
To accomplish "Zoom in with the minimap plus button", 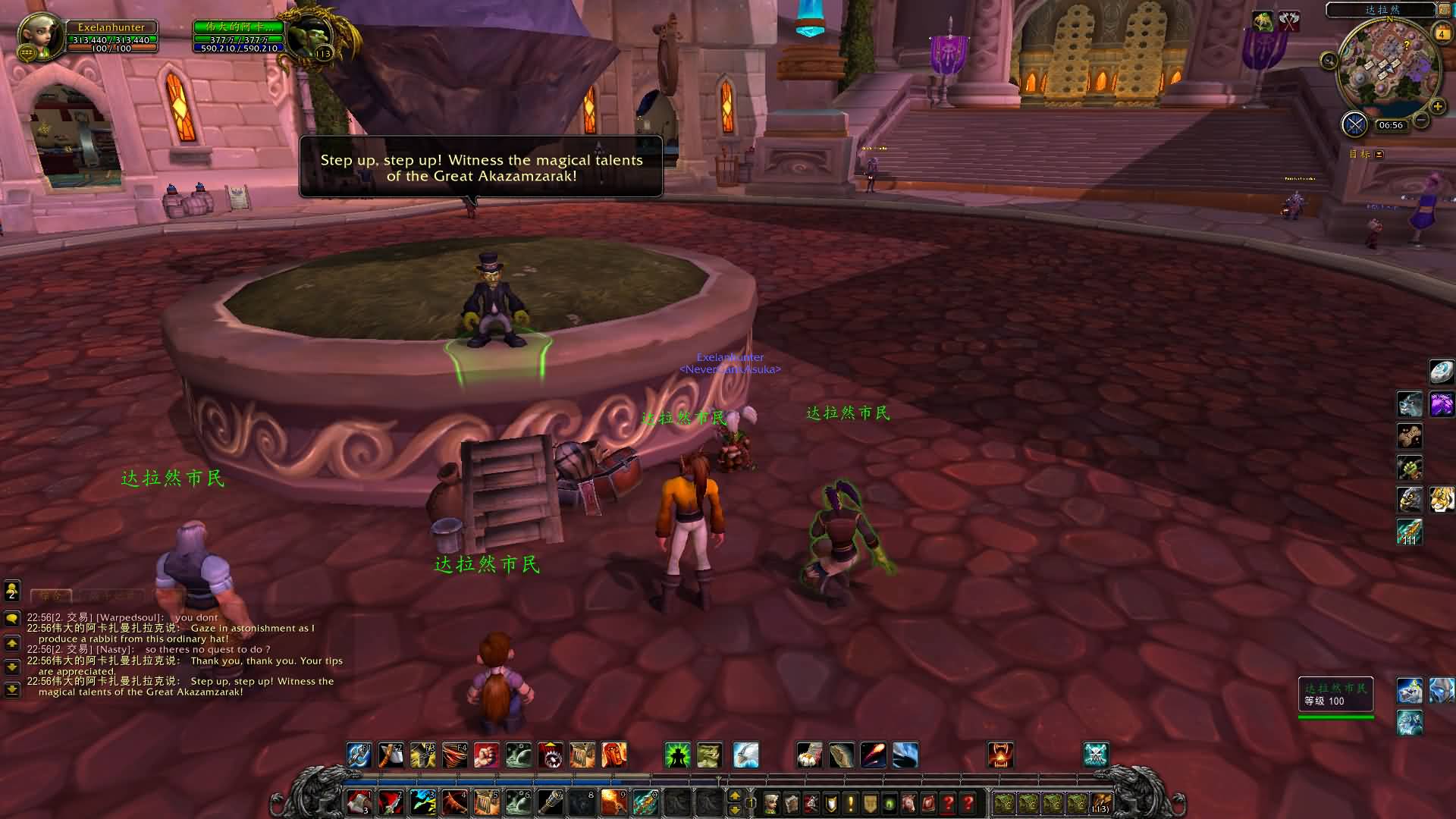I will pos(1437,107).
